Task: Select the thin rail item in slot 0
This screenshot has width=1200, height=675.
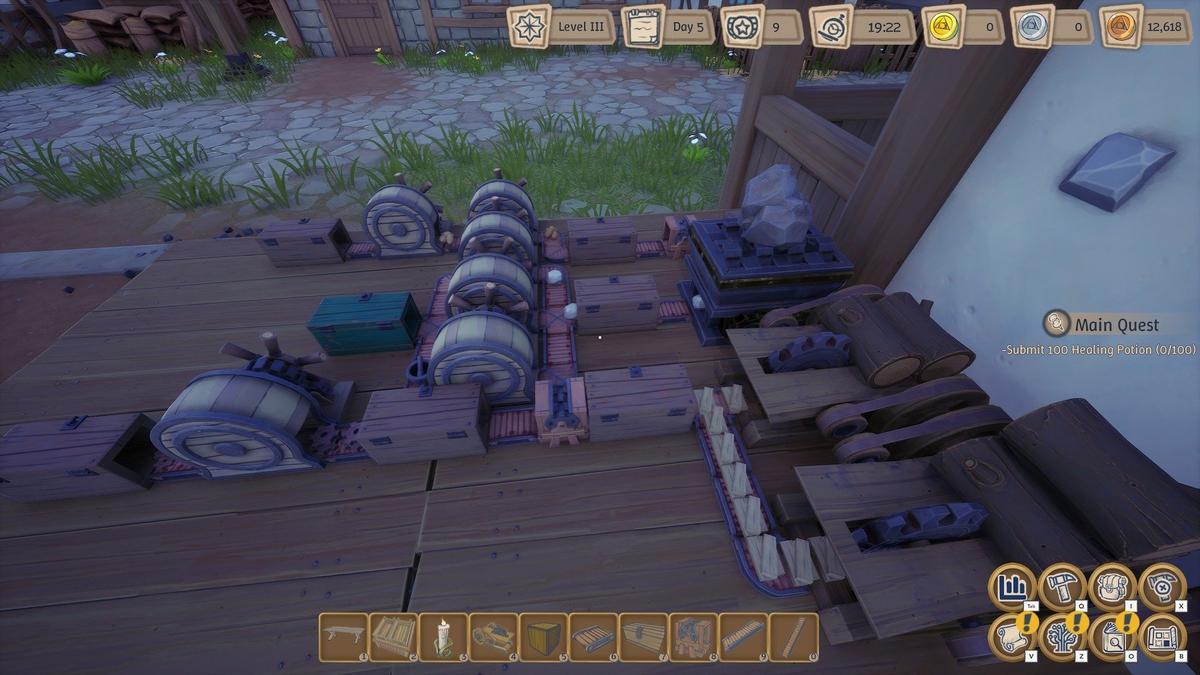Action: [793, 636]
